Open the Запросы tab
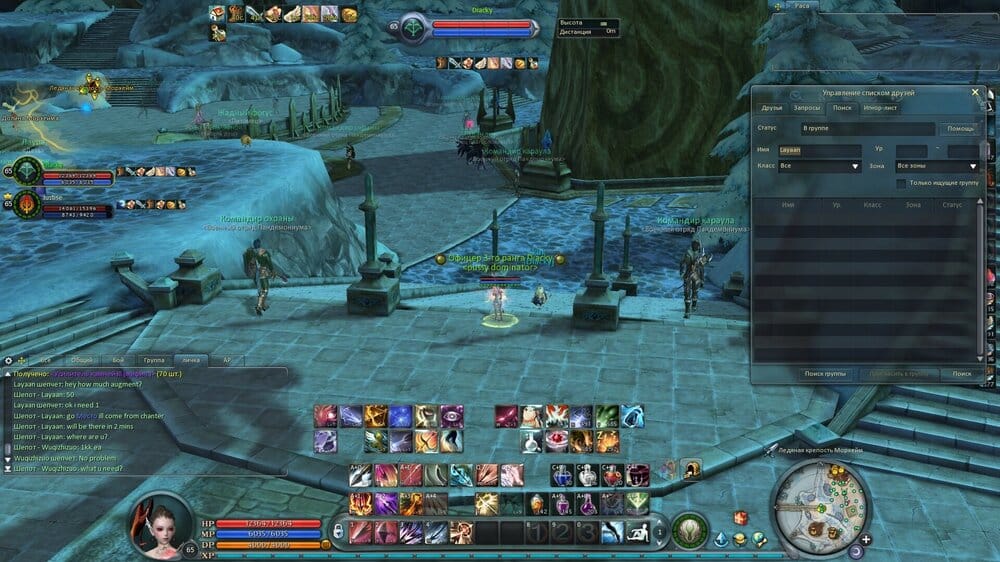This screenshot has width=1000, height=562. click(x=806, y=107)
